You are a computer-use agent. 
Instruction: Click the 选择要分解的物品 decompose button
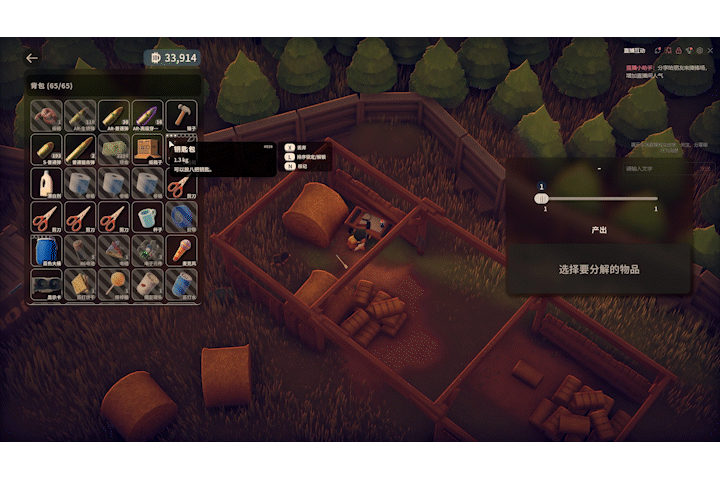[598, 270]
